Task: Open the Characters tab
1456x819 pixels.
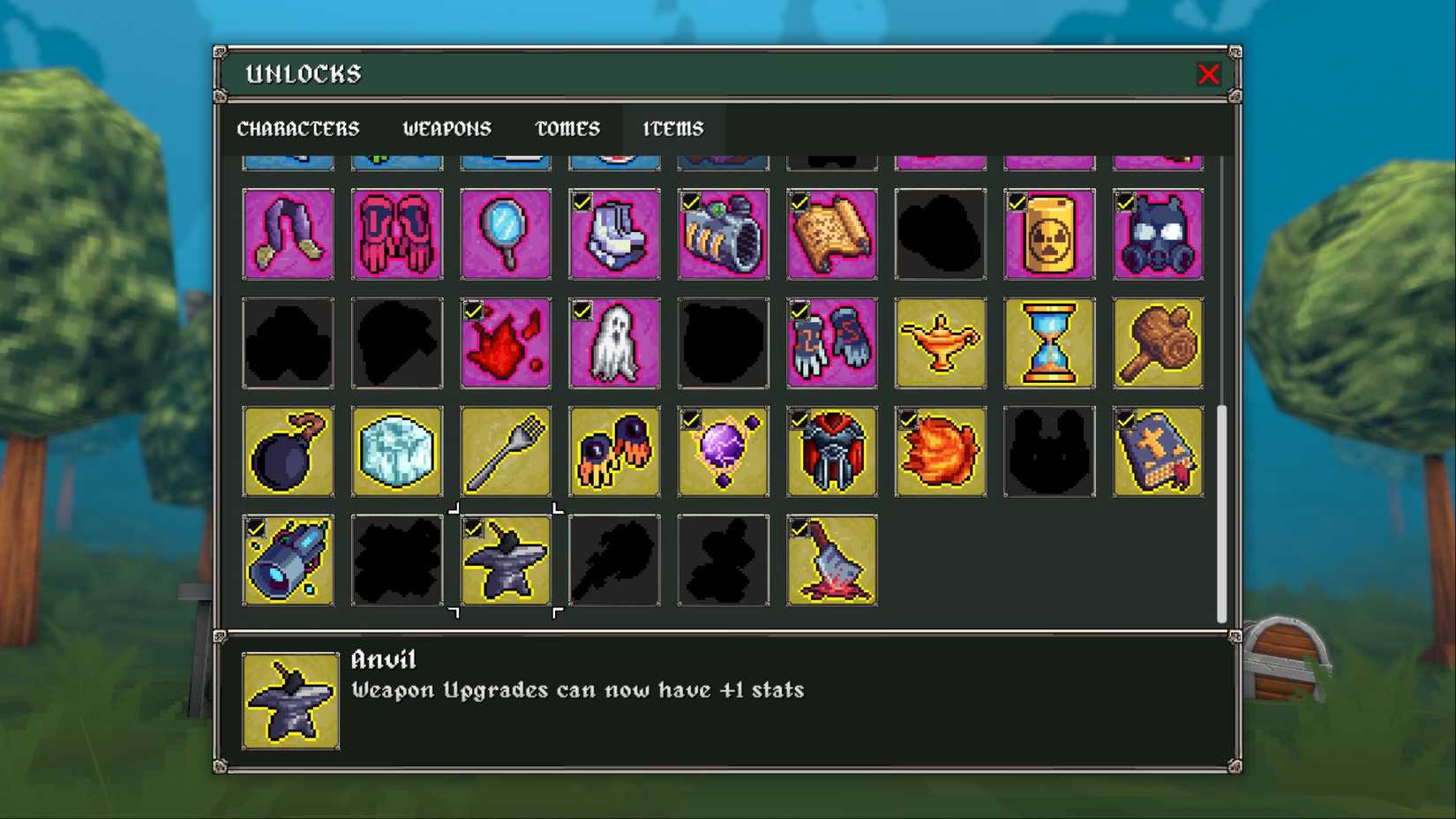Action: point(298,129)
